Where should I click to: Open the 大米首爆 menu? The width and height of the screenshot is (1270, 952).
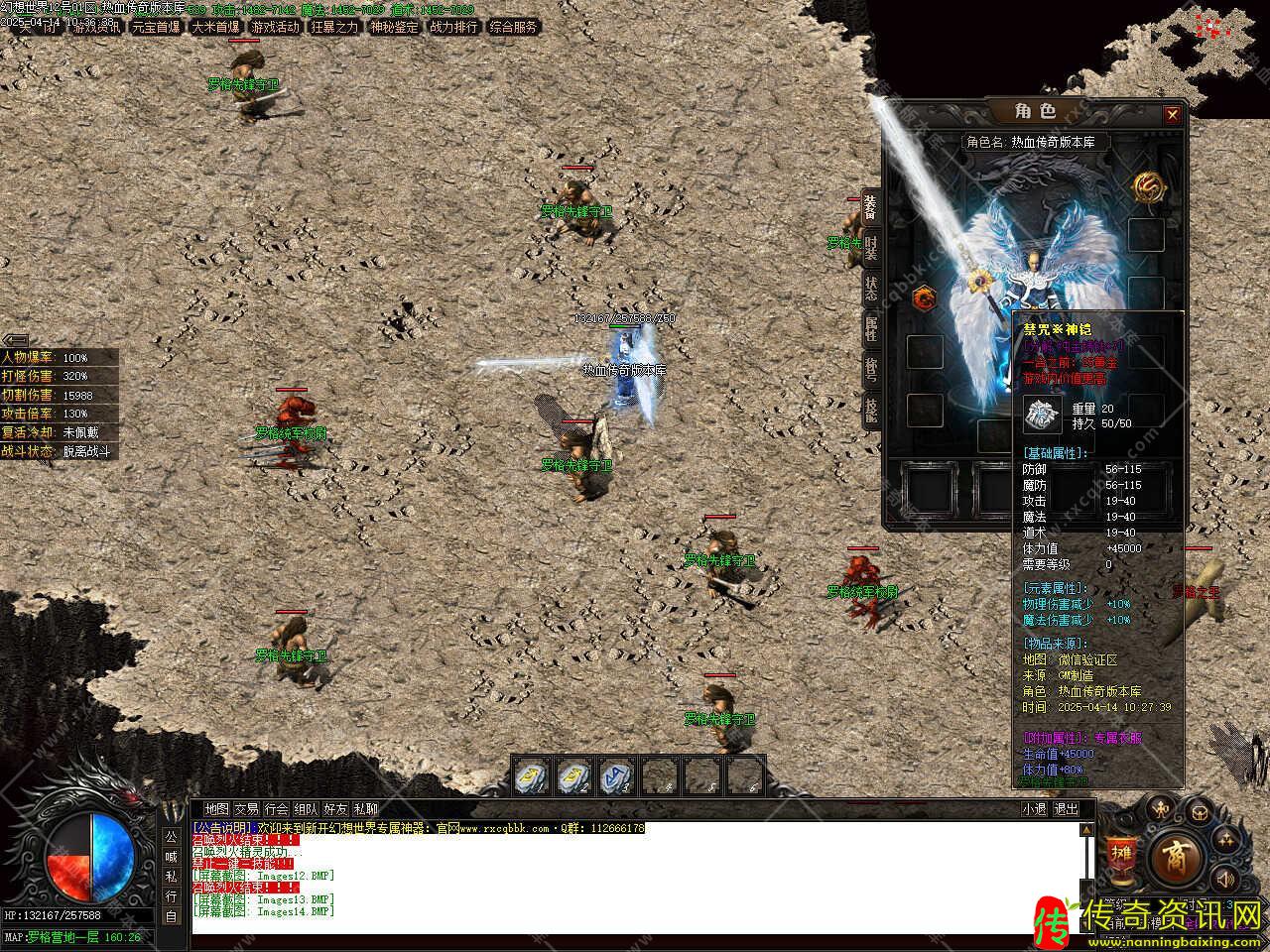coord(215,28)
